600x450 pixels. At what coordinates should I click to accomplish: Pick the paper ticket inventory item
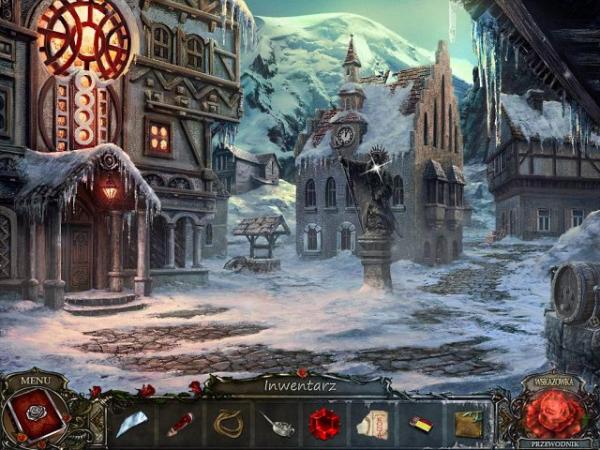(372, 424)
